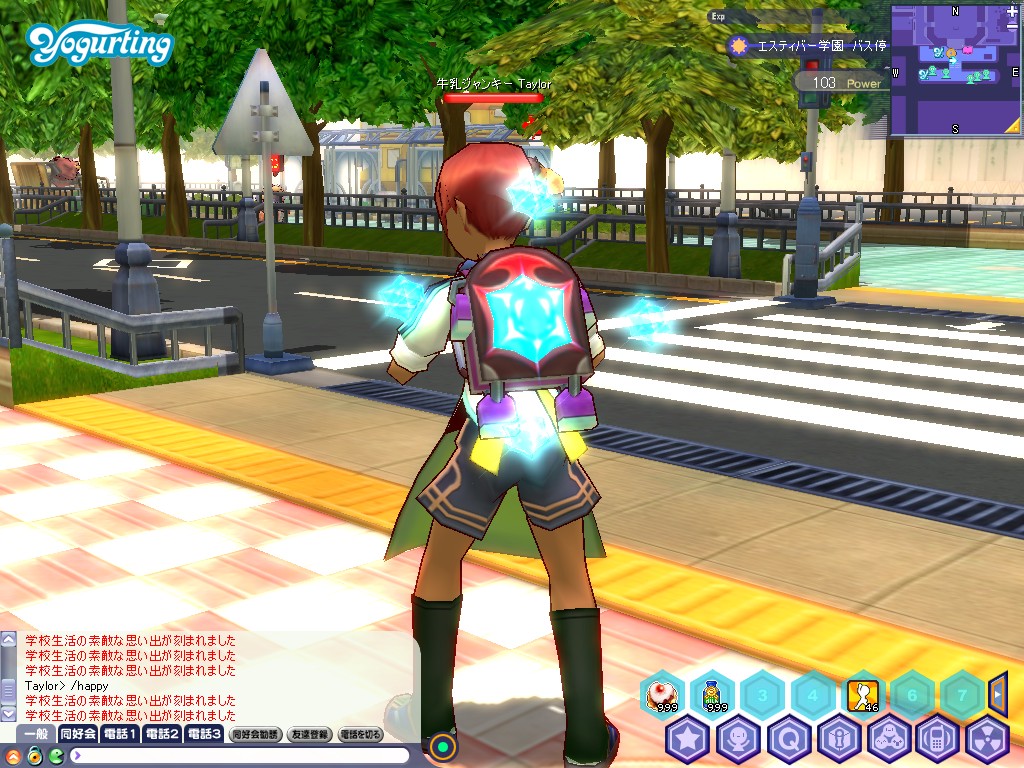Viewport: 1024px width, 768px height.
Task: Use the milk bottle hotbar item
Action: click(711, 693)
